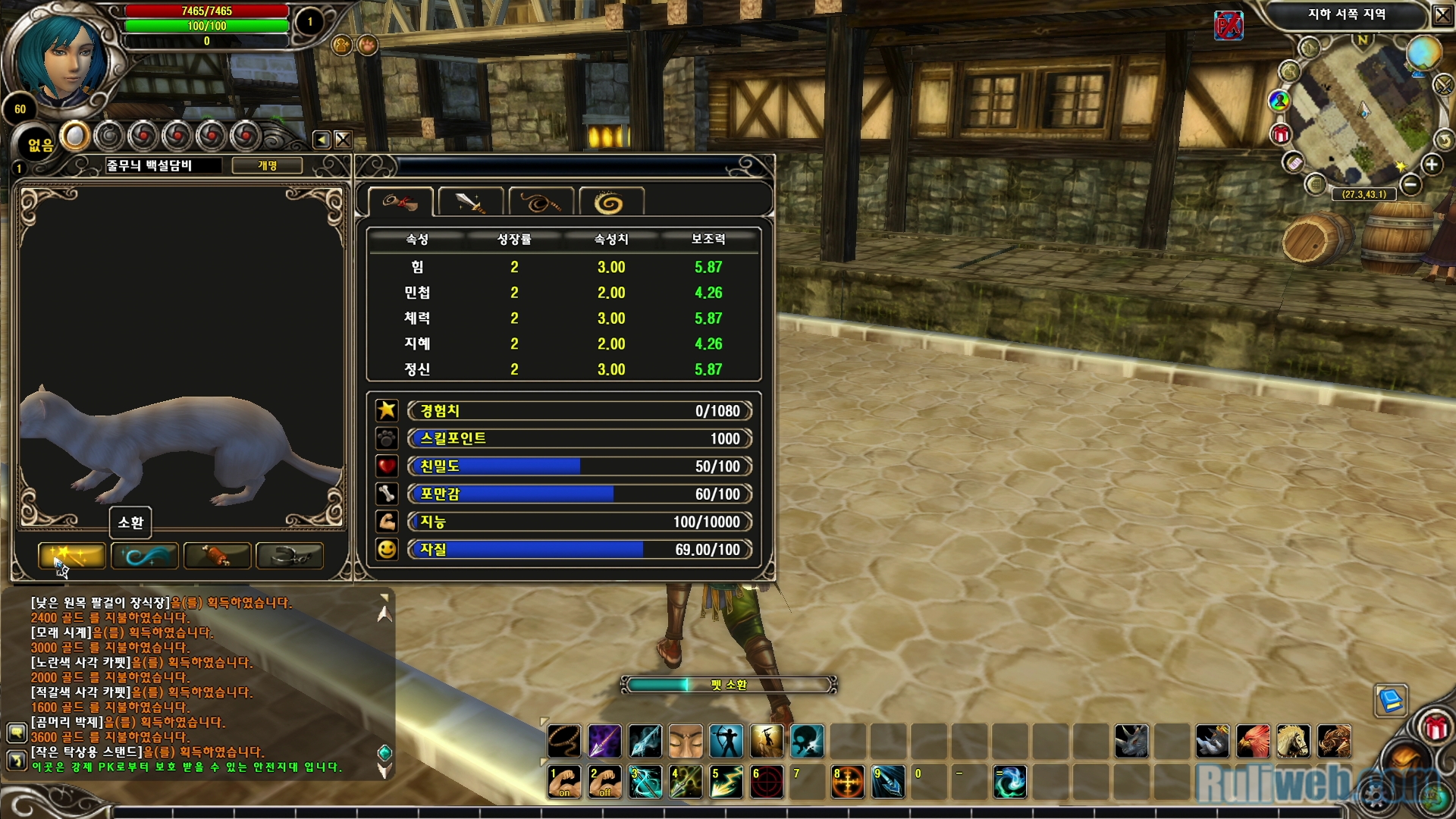Close the minimap with the X button
Image resolution: width=1456 pixels, height=819 pixels.
coord(1442,14)
